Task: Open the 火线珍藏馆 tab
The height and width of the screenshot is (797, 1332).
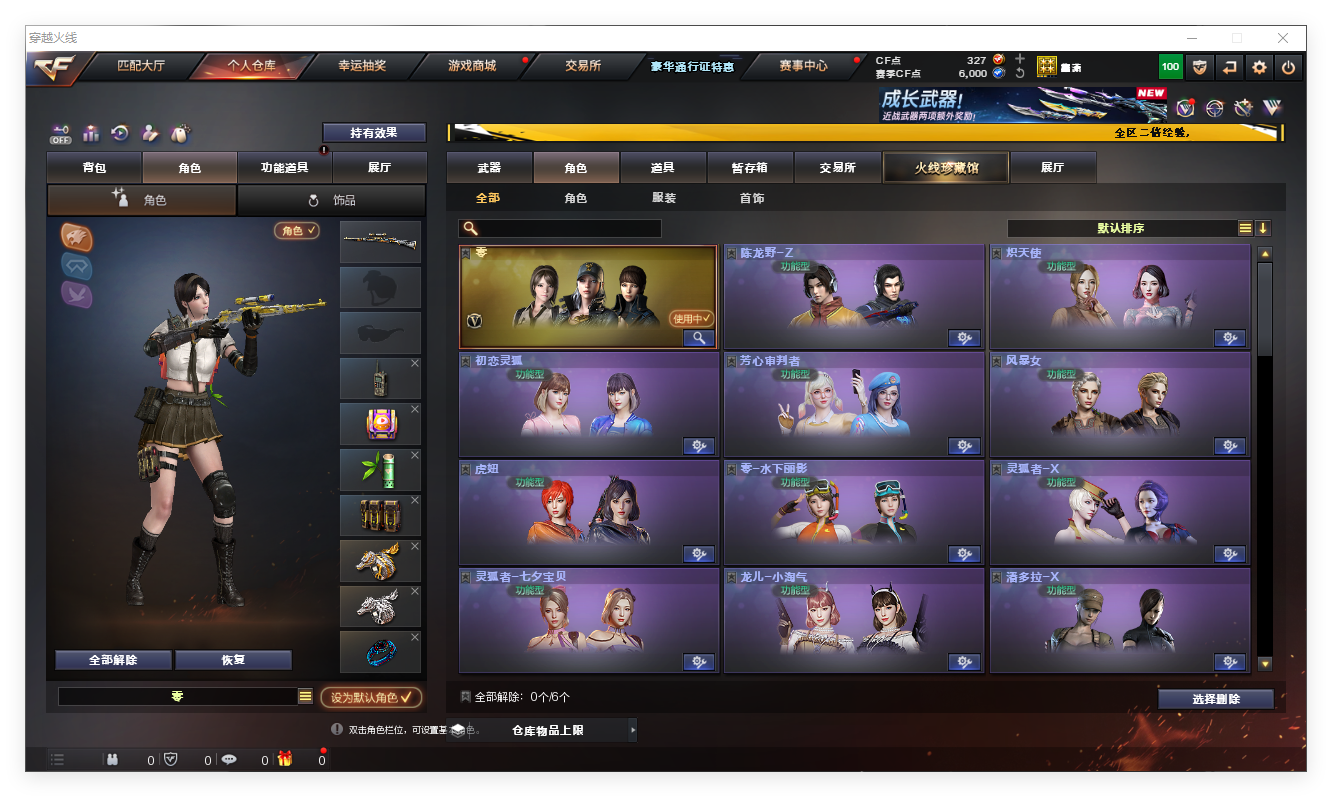Action: tap(944, 167)
